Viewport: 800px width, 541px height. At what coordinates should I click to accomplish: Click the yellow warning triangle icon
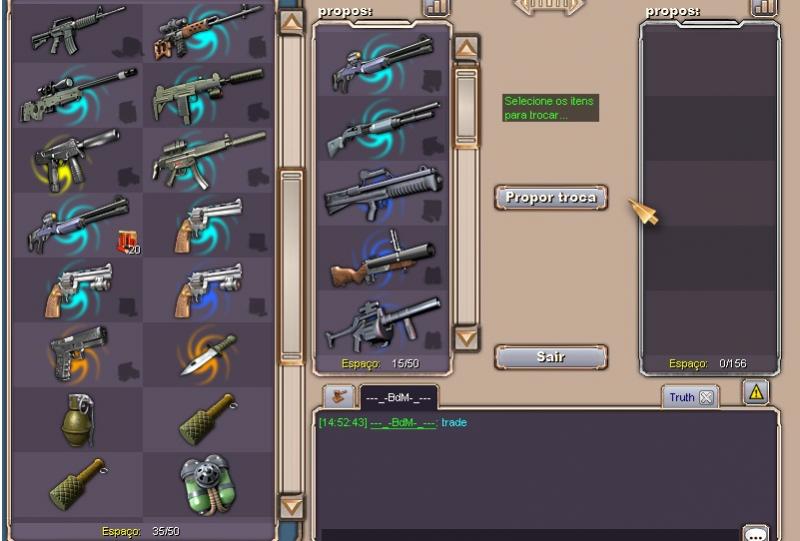click(x=756, y=392)
